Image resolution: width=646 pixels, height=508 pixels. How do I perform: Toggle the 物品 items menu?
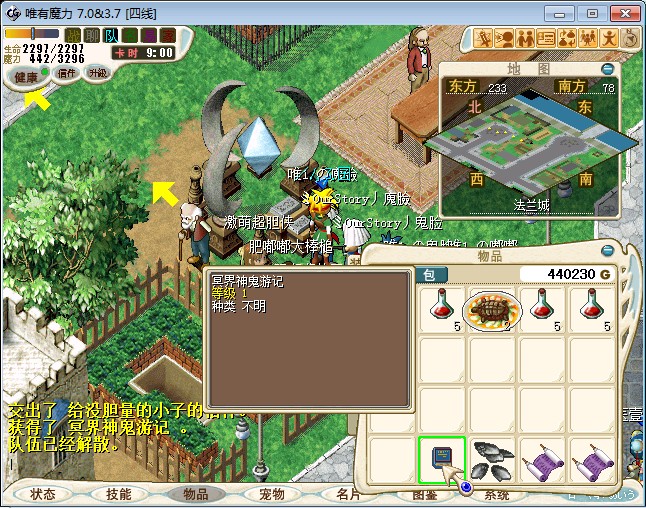pyautogui.click(x=195, y=494)
